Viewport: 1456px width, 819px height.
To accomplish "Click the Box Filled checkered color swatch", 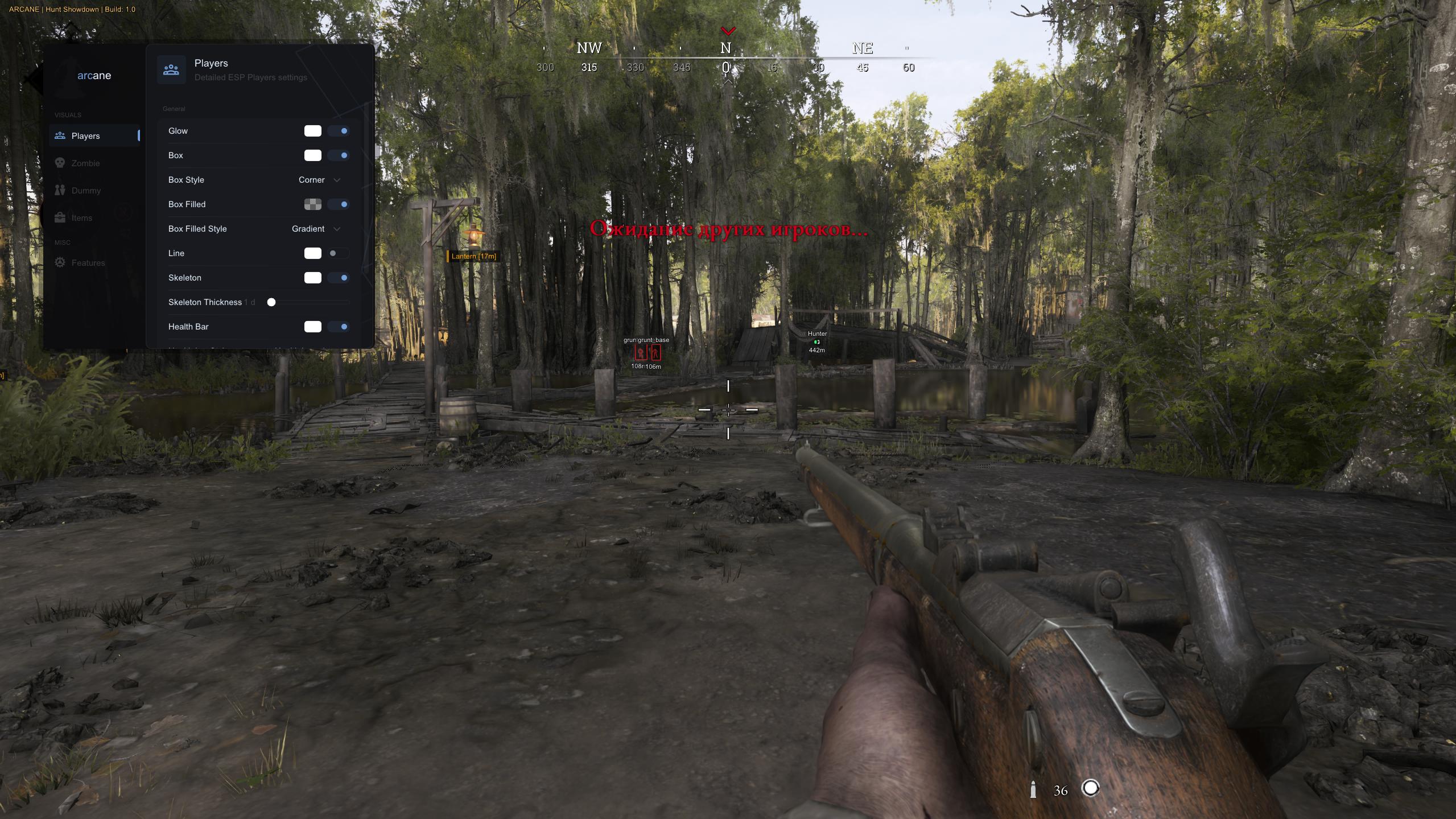I will click(x=314, y=204).
